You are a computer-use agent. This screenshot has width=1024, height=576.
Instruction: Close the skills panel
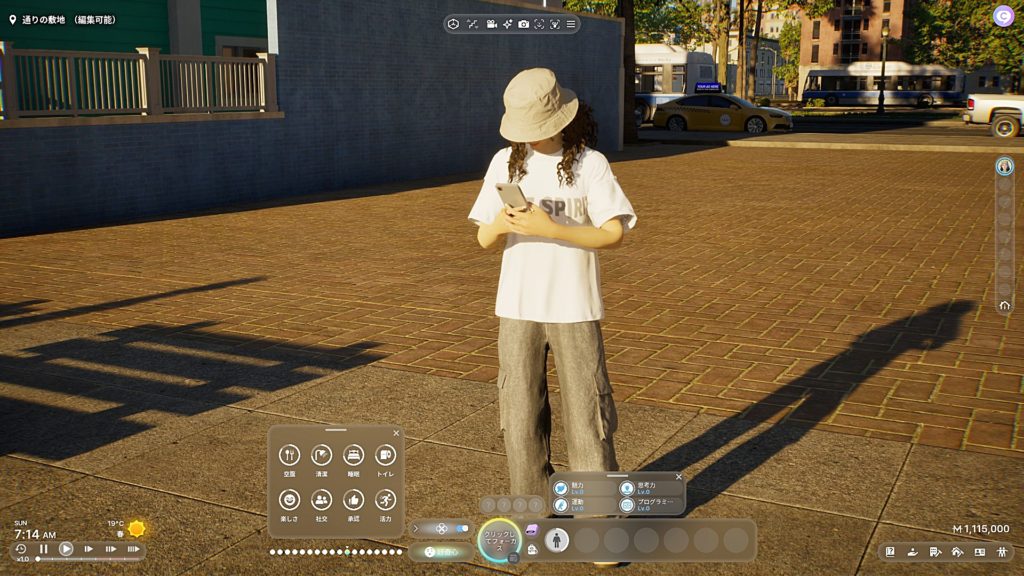[x=679, y=477]
